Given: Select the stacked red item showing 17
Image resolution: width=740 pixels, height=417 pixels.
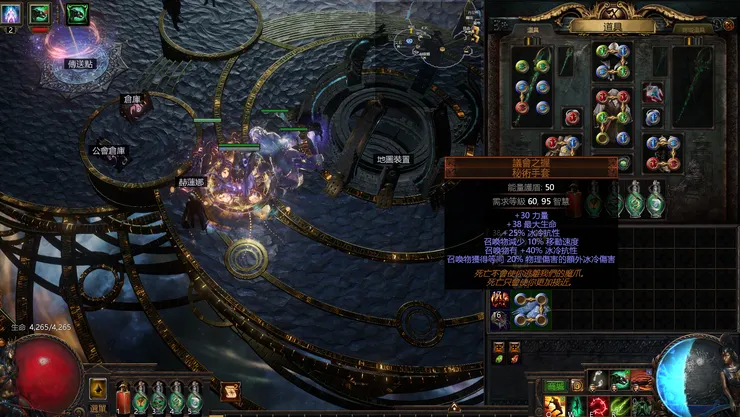Looking at the screenshot, I should click(x=499, y=299).
